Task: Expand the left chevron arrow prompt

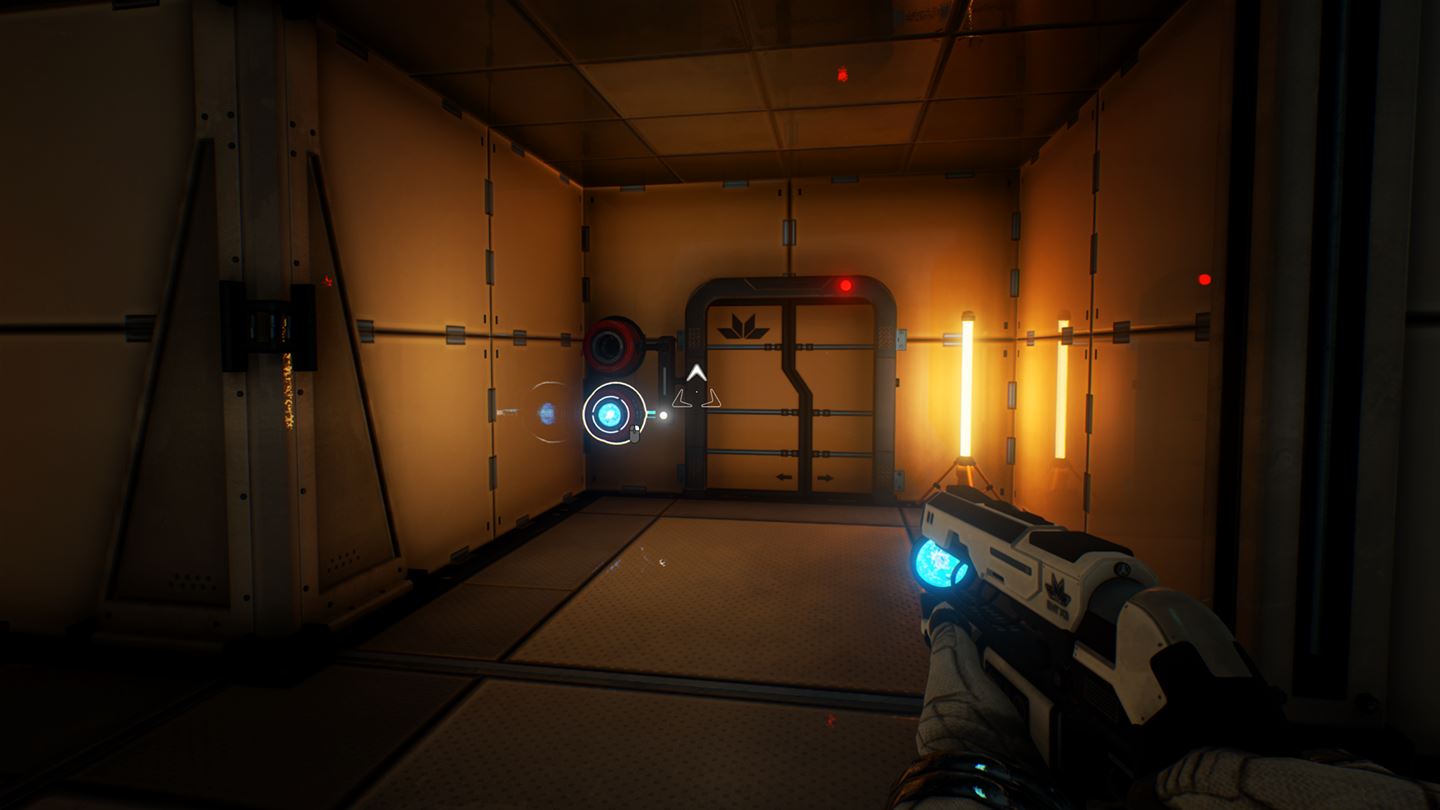Action: click(682, 398)
